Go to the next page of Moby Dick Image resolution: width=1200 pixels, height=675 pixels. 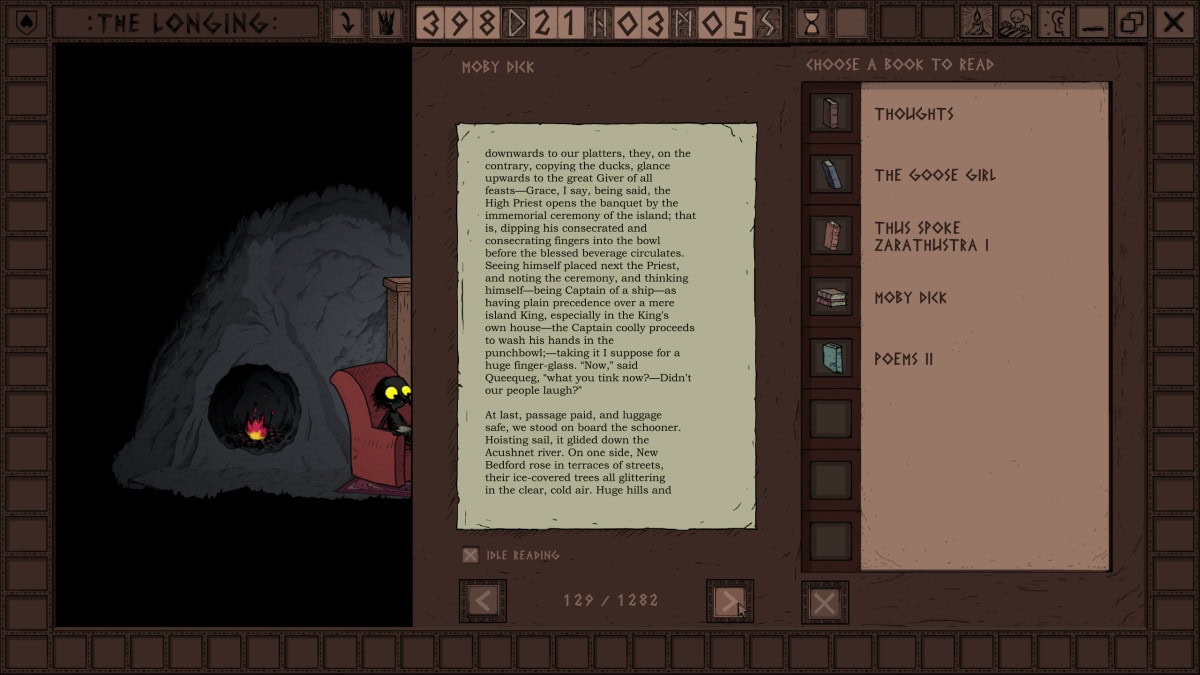coord(729,601)
